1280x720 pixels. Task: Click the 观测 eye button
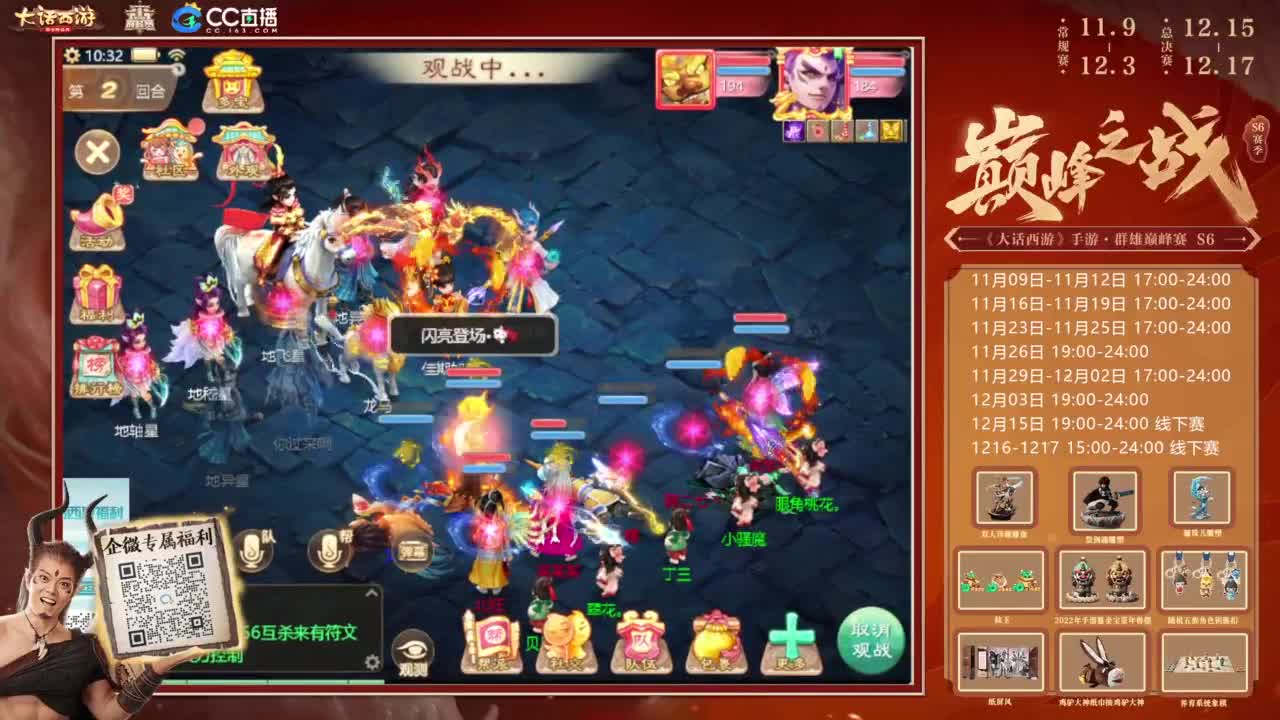coord(415,648)
